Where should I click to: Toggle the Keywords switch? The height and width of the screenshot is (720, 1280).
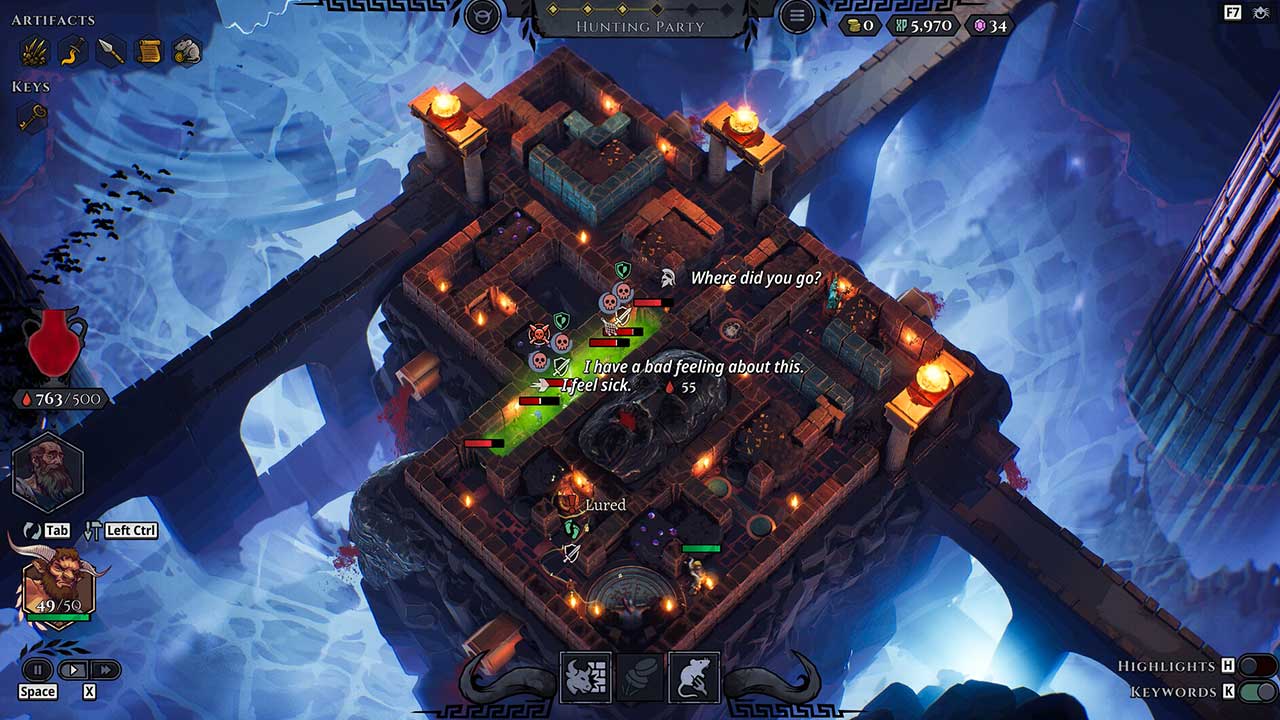pyautogui.click(x=1256, y=692)
